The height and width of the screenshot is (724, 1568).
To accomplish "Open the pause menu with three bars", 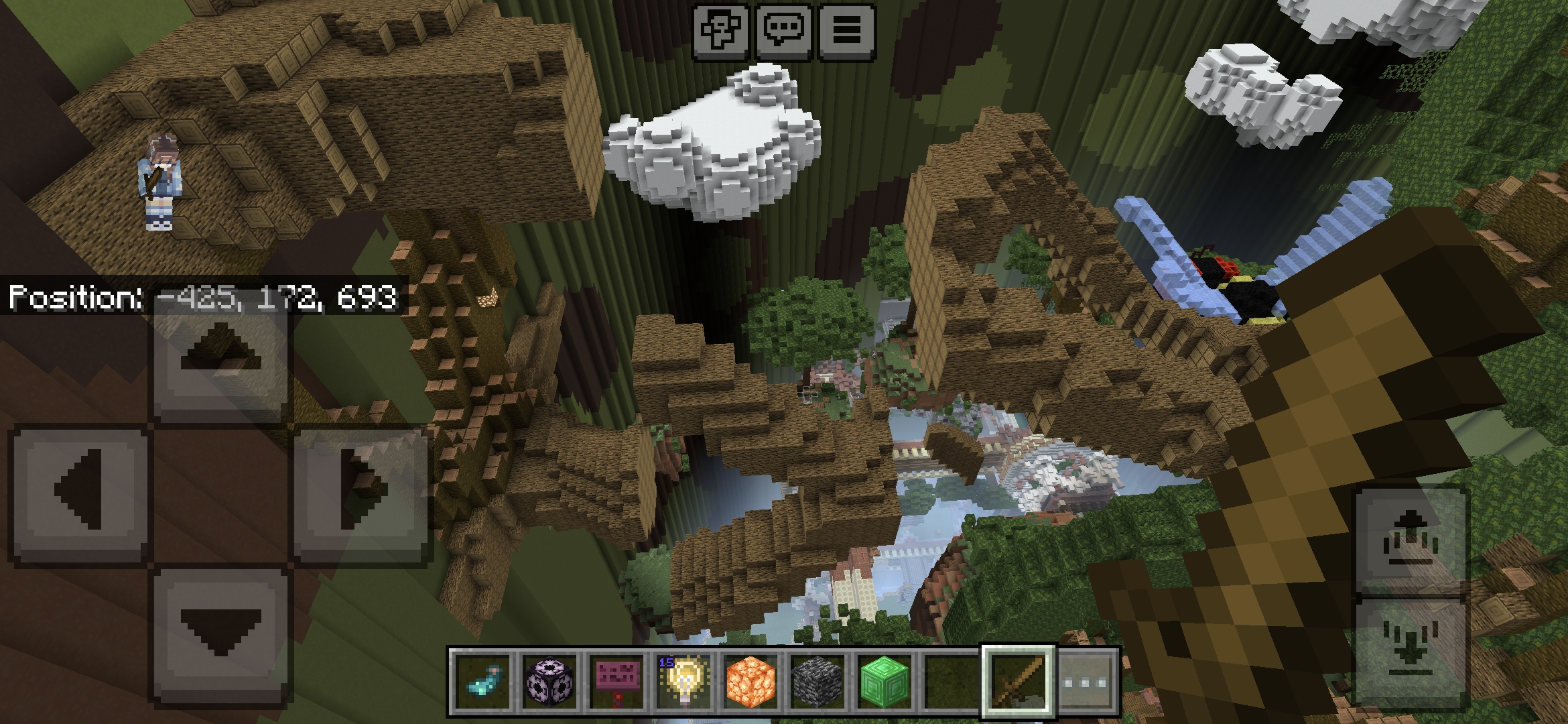I will (x=846, y=32).
